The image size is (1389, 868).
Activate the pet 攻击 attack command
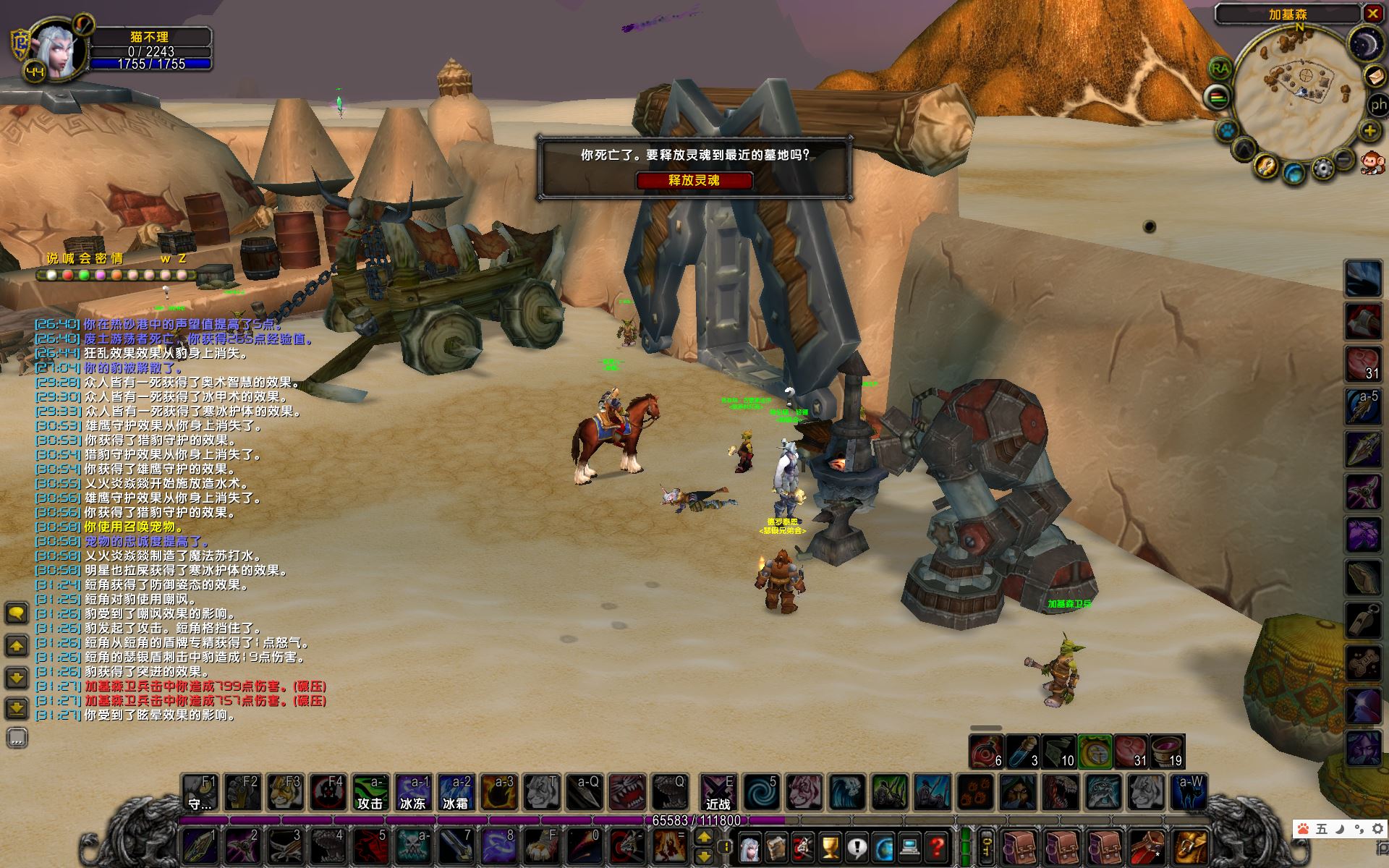click(x=370, y=793)
